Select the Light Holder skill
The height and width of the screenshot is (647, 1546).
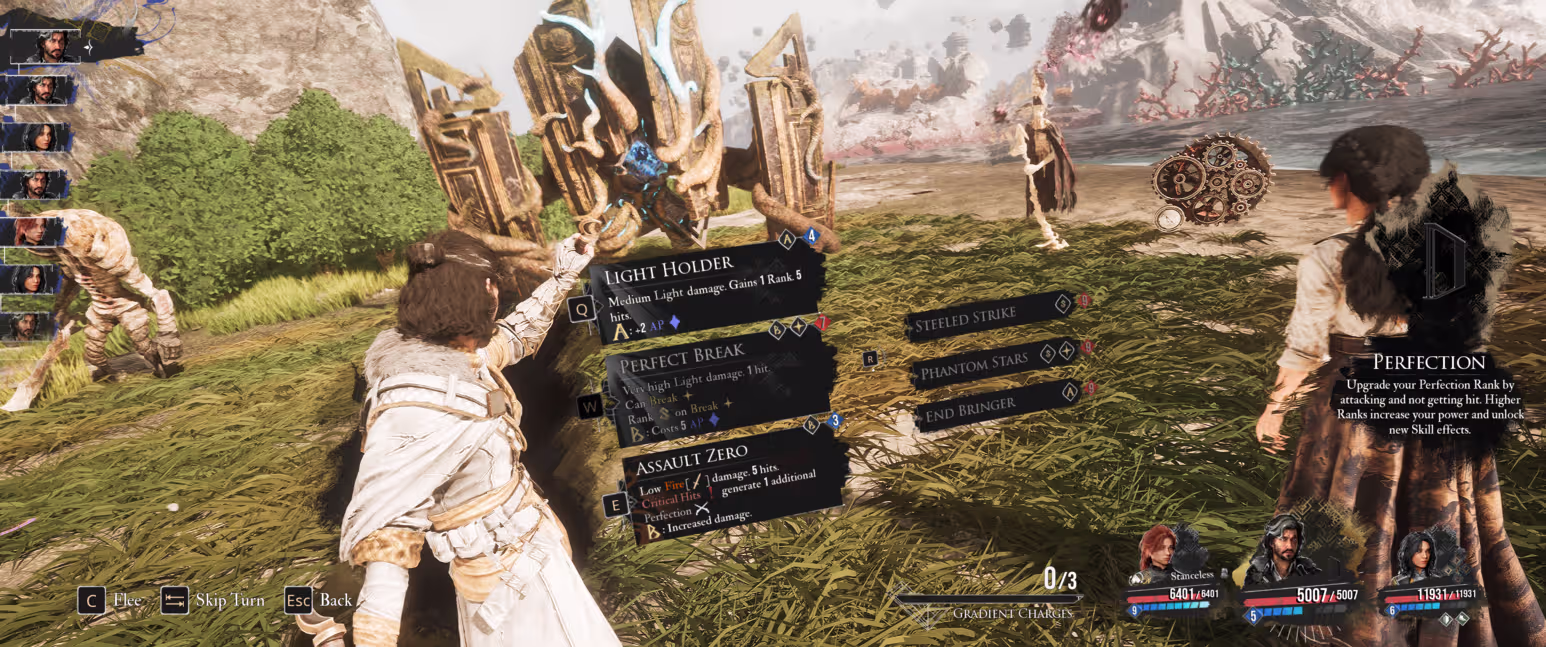pyautogui.click(x=710, y=290)
